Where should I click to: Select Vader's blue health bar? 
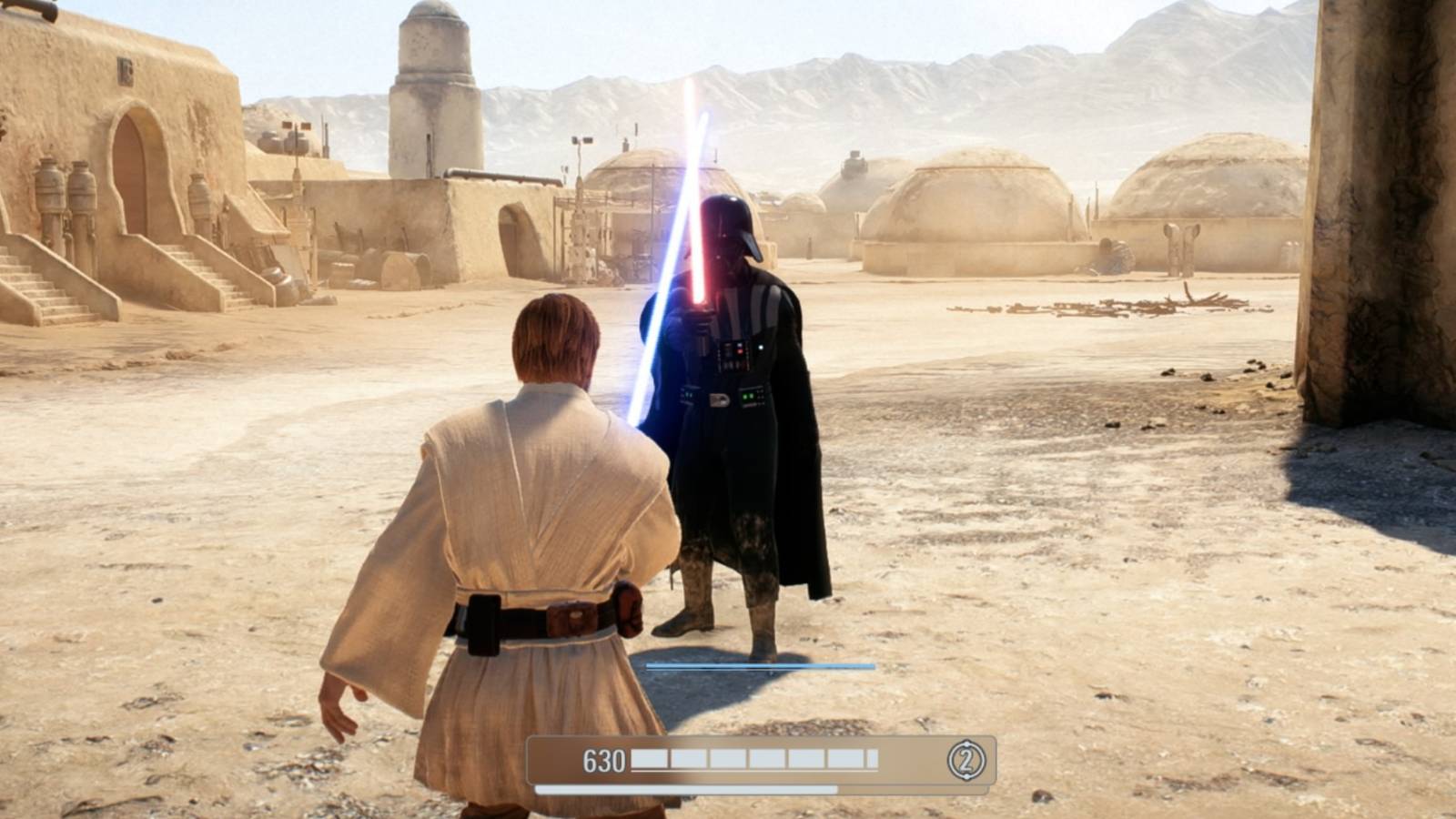click(x=764, y=665)
